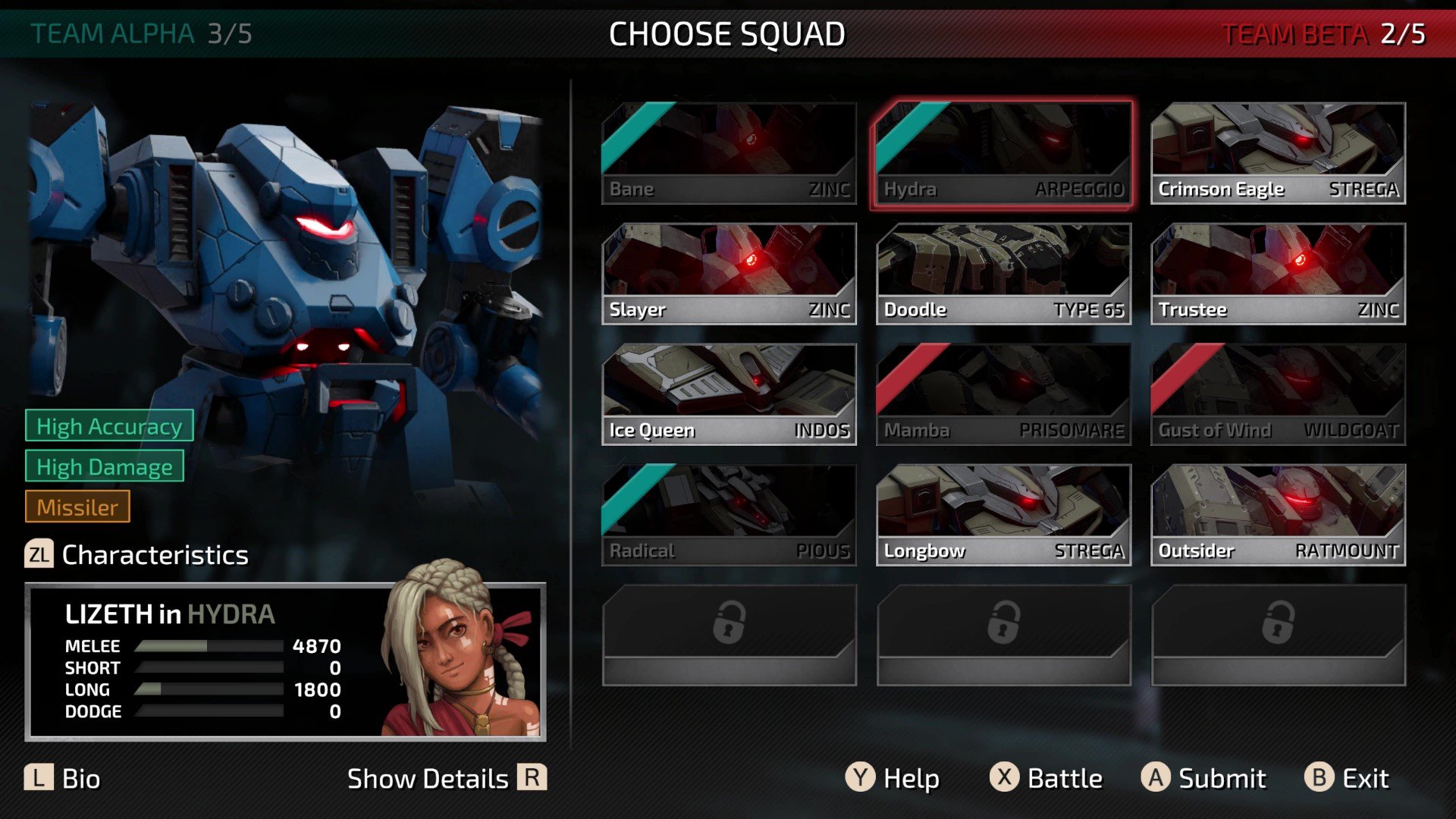Choose the Doodle TYPE 65 mech
Viewport: 1456px width, 819px height.
1003,274
